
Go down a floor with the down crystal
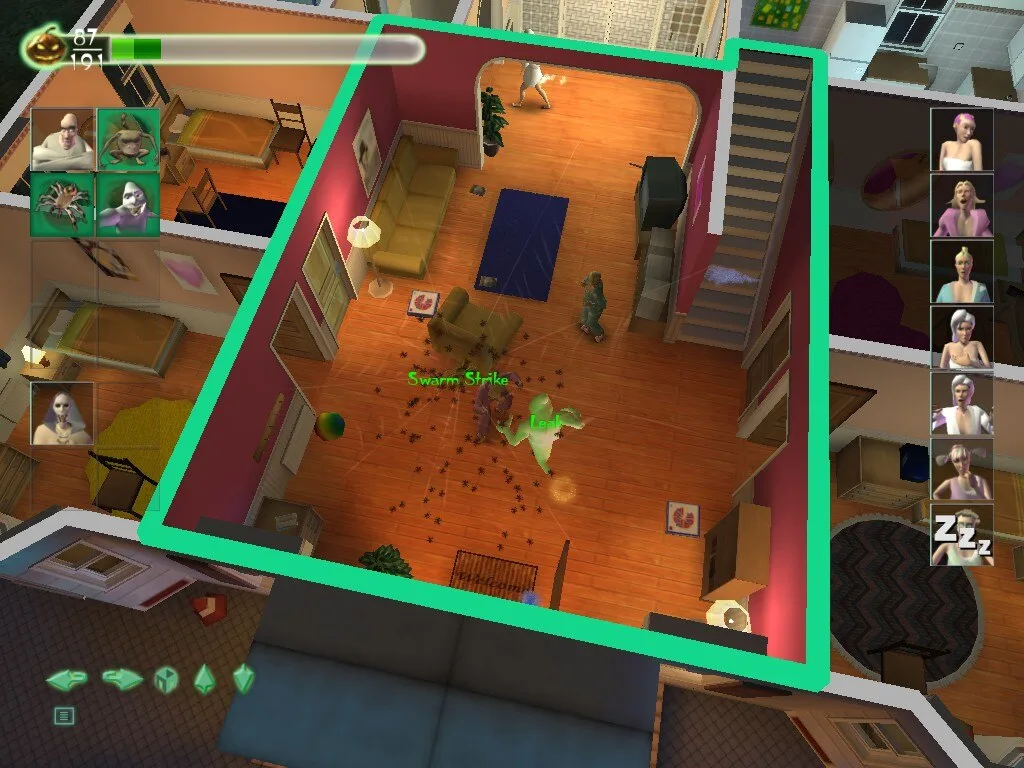click(243, 680)
